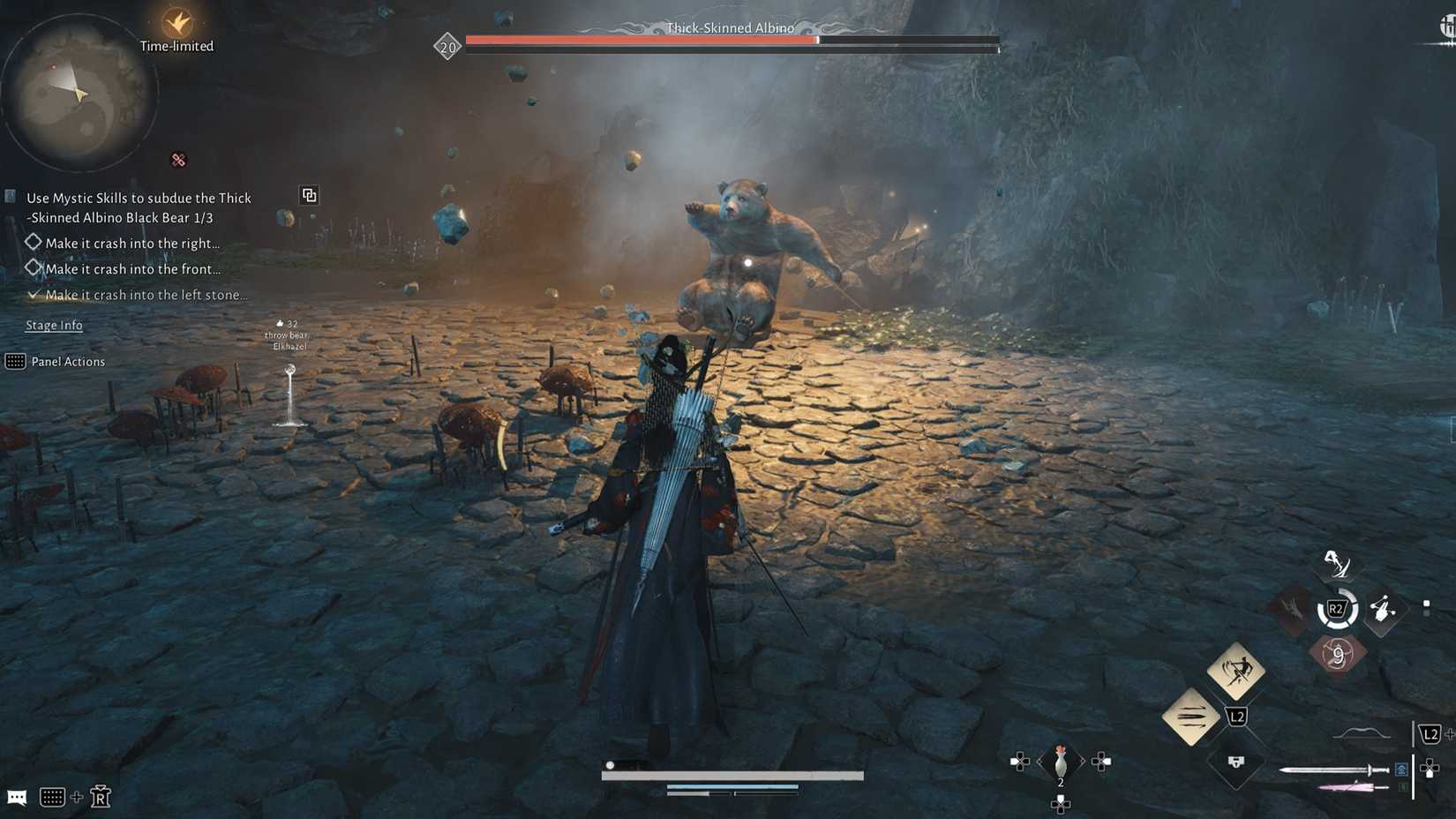Expand the quest tracker using the duplicate icon
This screenshot has height=819, width=1456.
(309, 196)
